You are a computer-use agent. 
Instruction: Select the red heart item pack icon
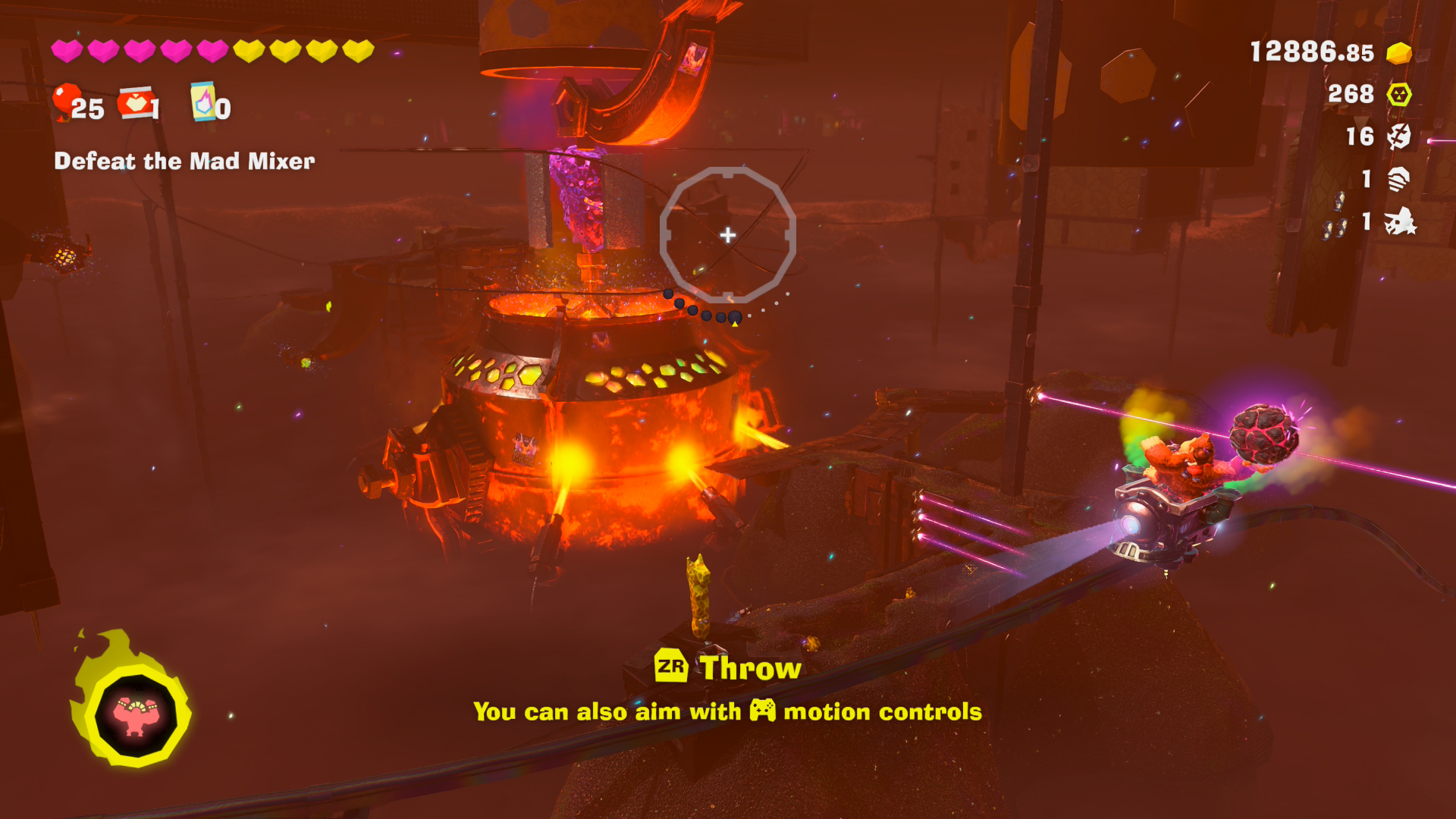[136, 103]
